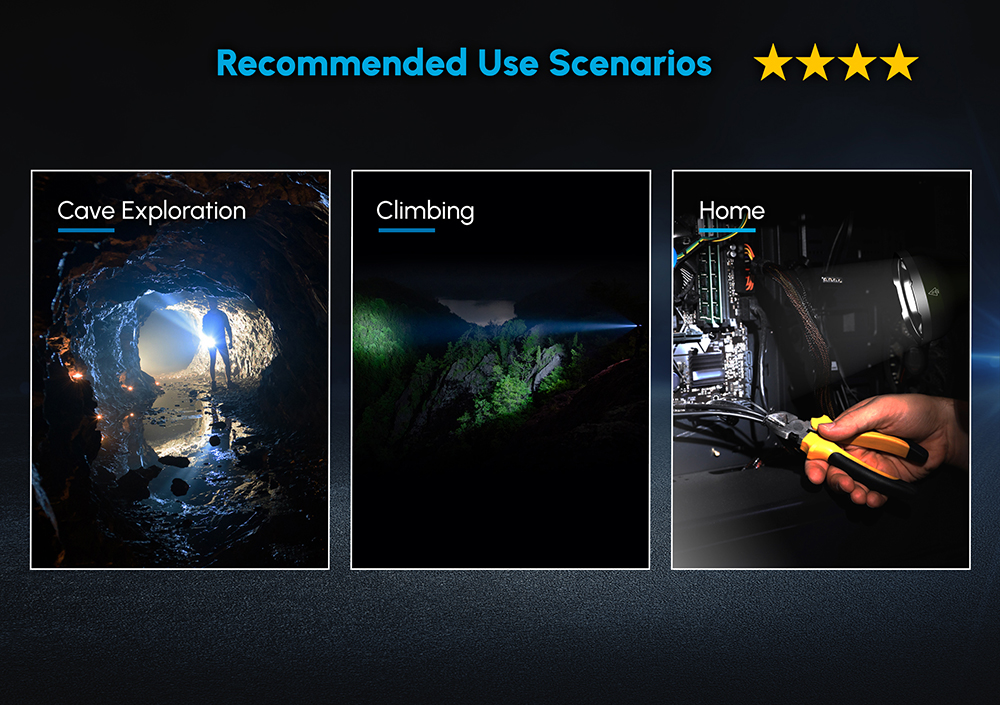Choose the Home scenario card

tap(820, 370)
